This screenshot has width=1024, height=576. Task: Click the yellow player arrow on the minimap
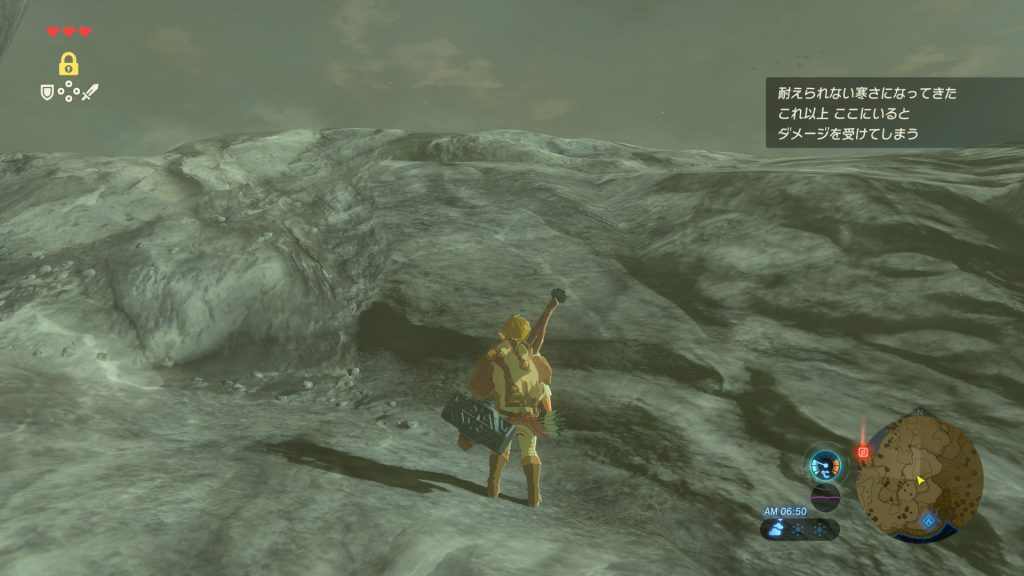[x=920, y=481]
